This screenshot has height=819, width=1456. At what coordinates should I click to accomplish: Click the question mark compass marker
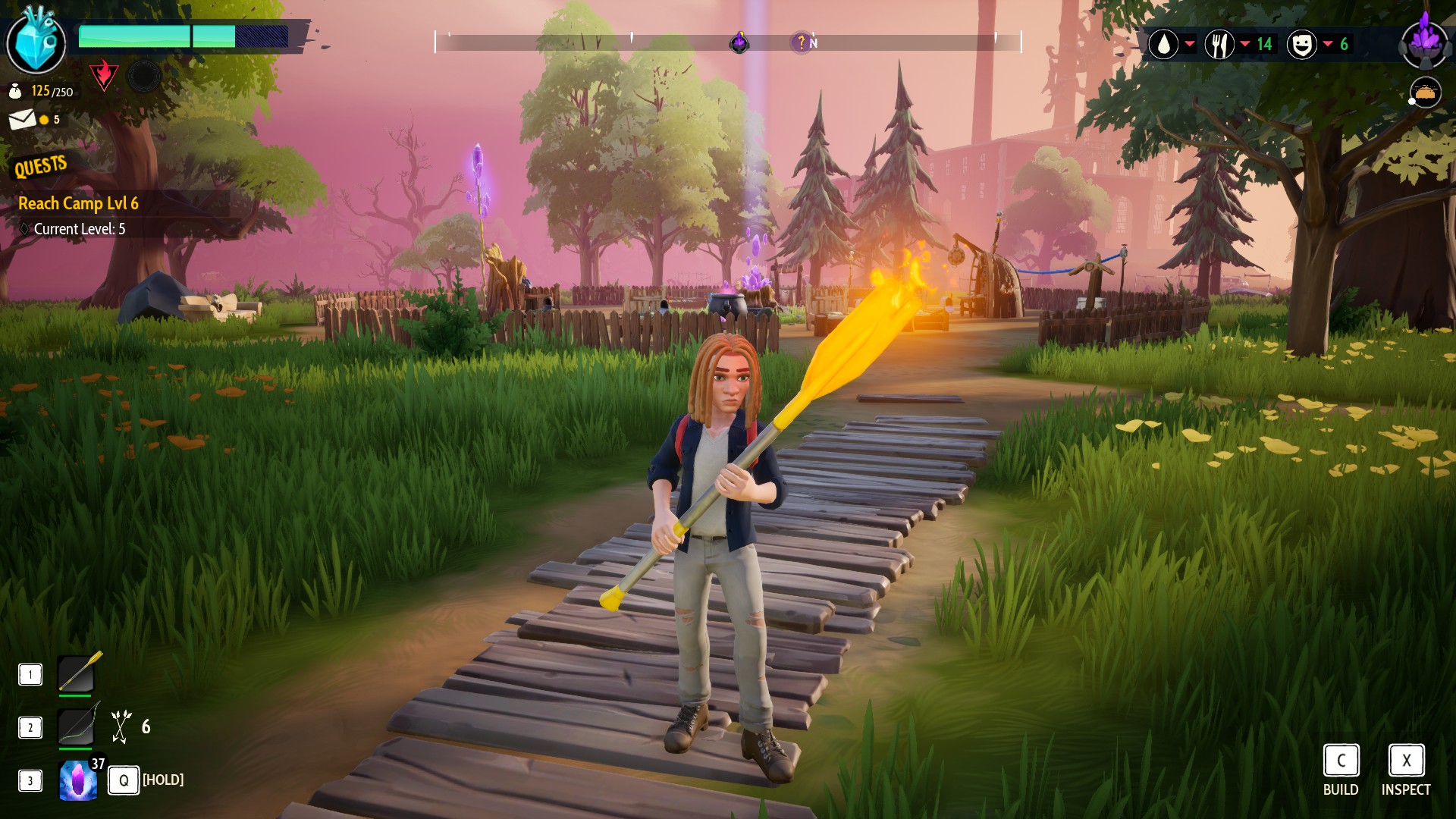pos(801,42)
